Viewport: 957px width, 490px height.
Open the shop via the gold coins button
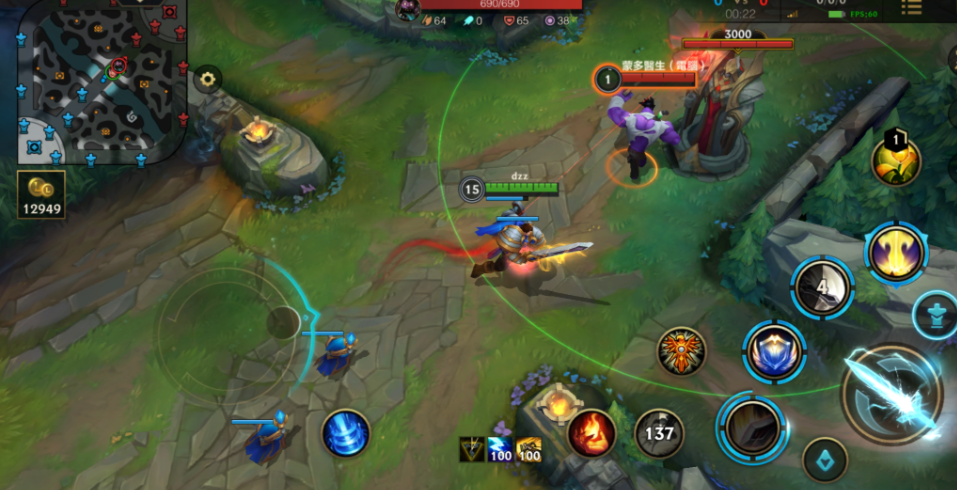click(42, 195)
